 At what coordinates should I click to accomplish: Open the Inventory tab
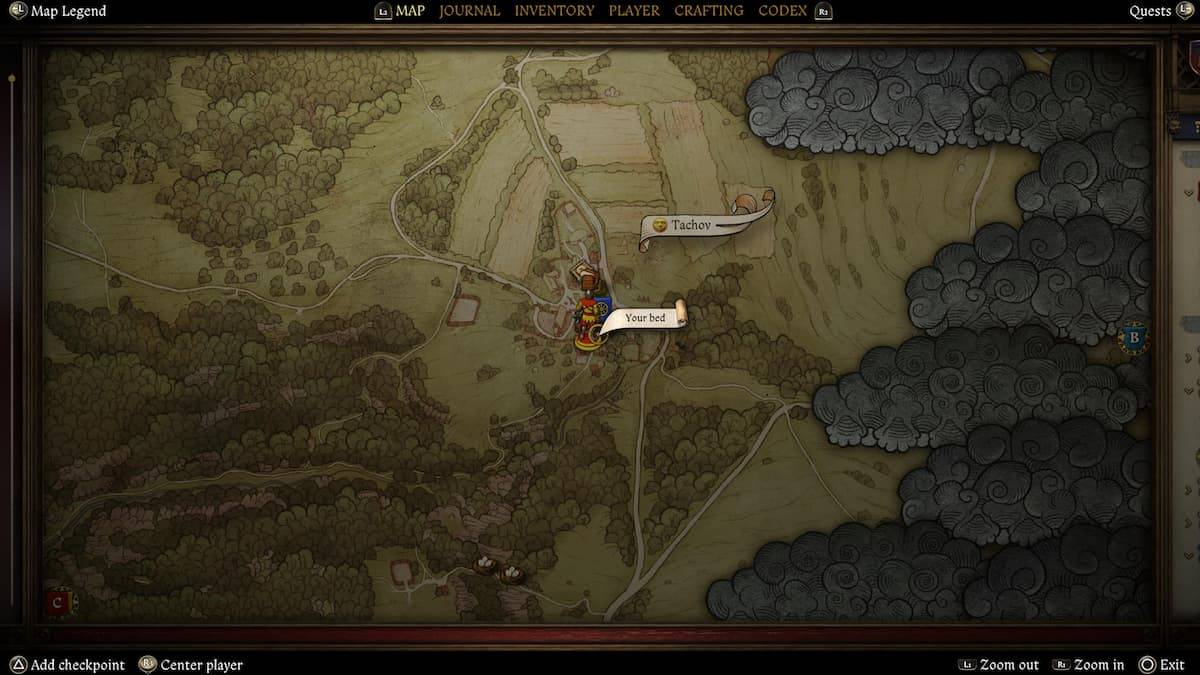click(x=554, y=11)
